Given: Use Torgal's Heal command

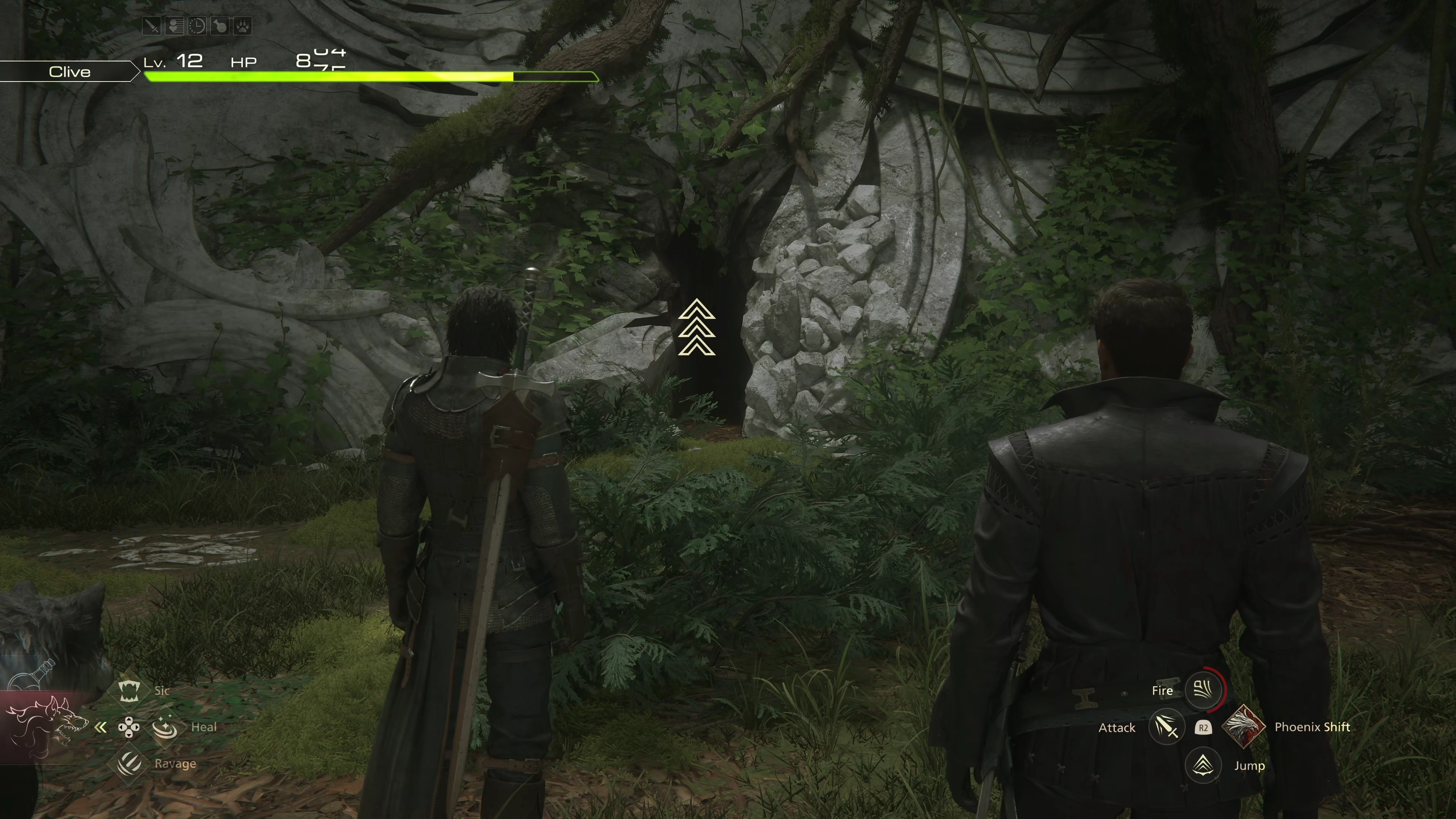Looking at the screenshot, I should [x=165, y=727].
